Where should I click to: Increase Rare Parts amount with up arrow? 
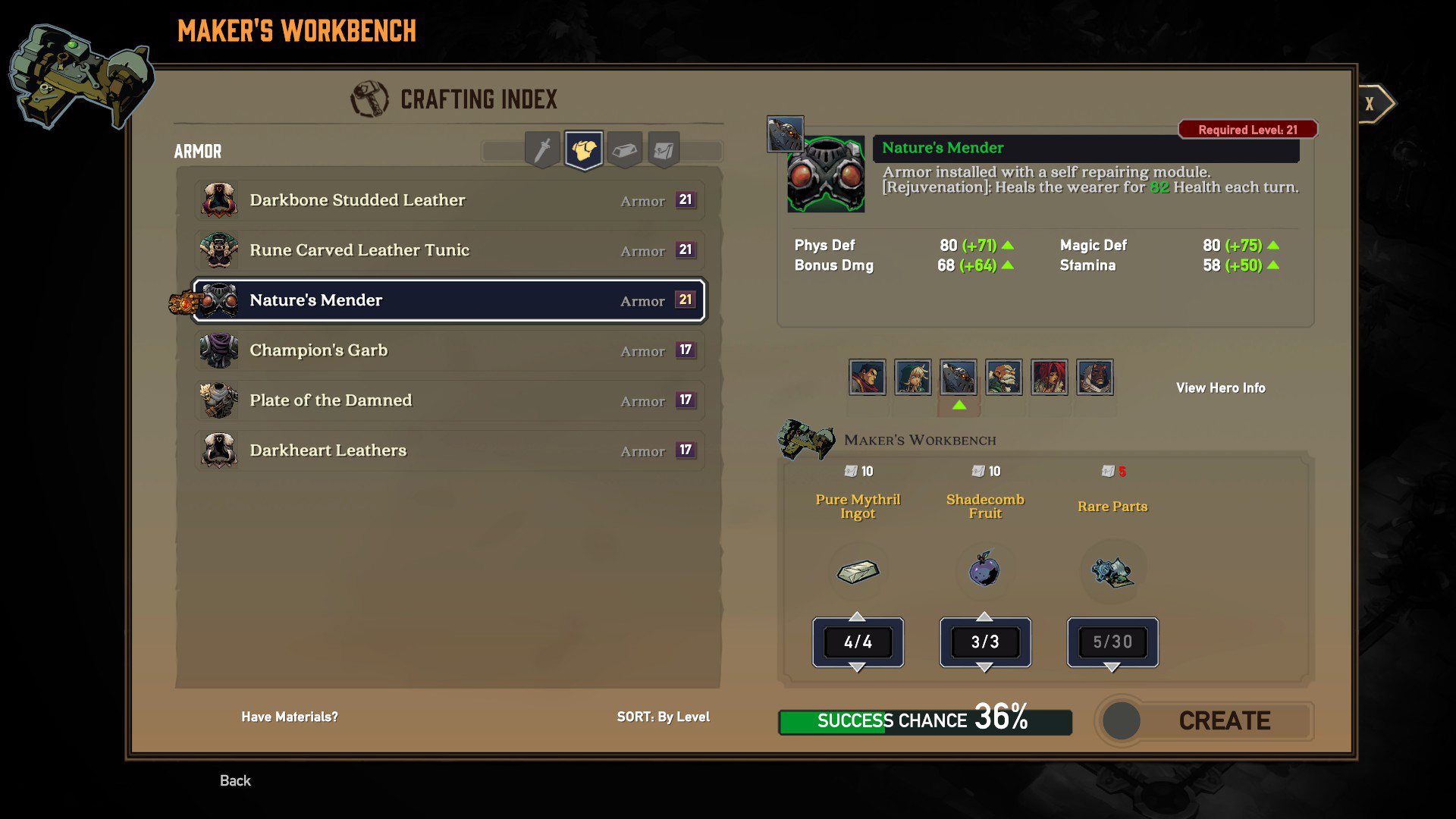click(1112, 616)
